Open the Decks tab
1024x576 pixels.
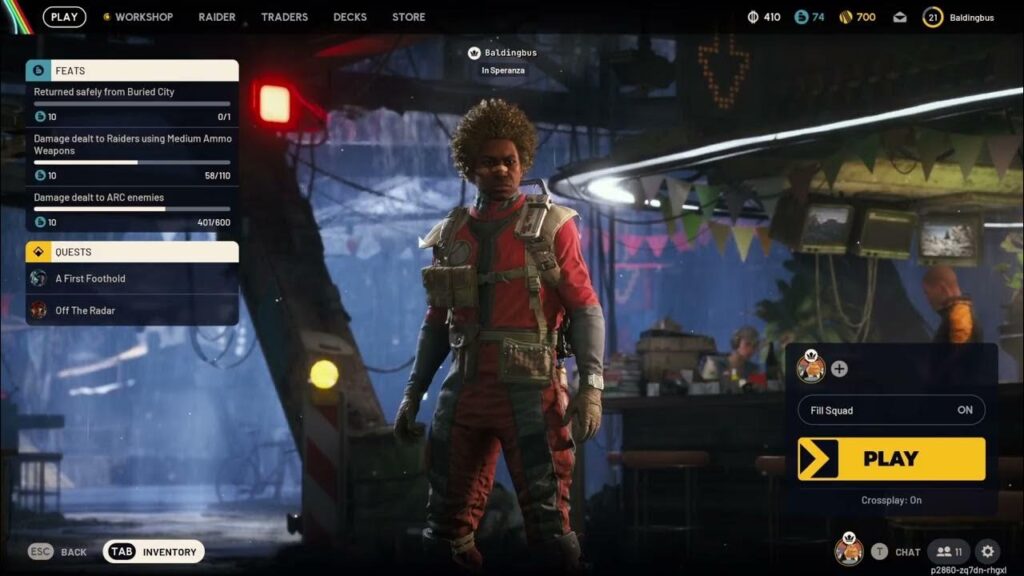click(x=350, y=17)
